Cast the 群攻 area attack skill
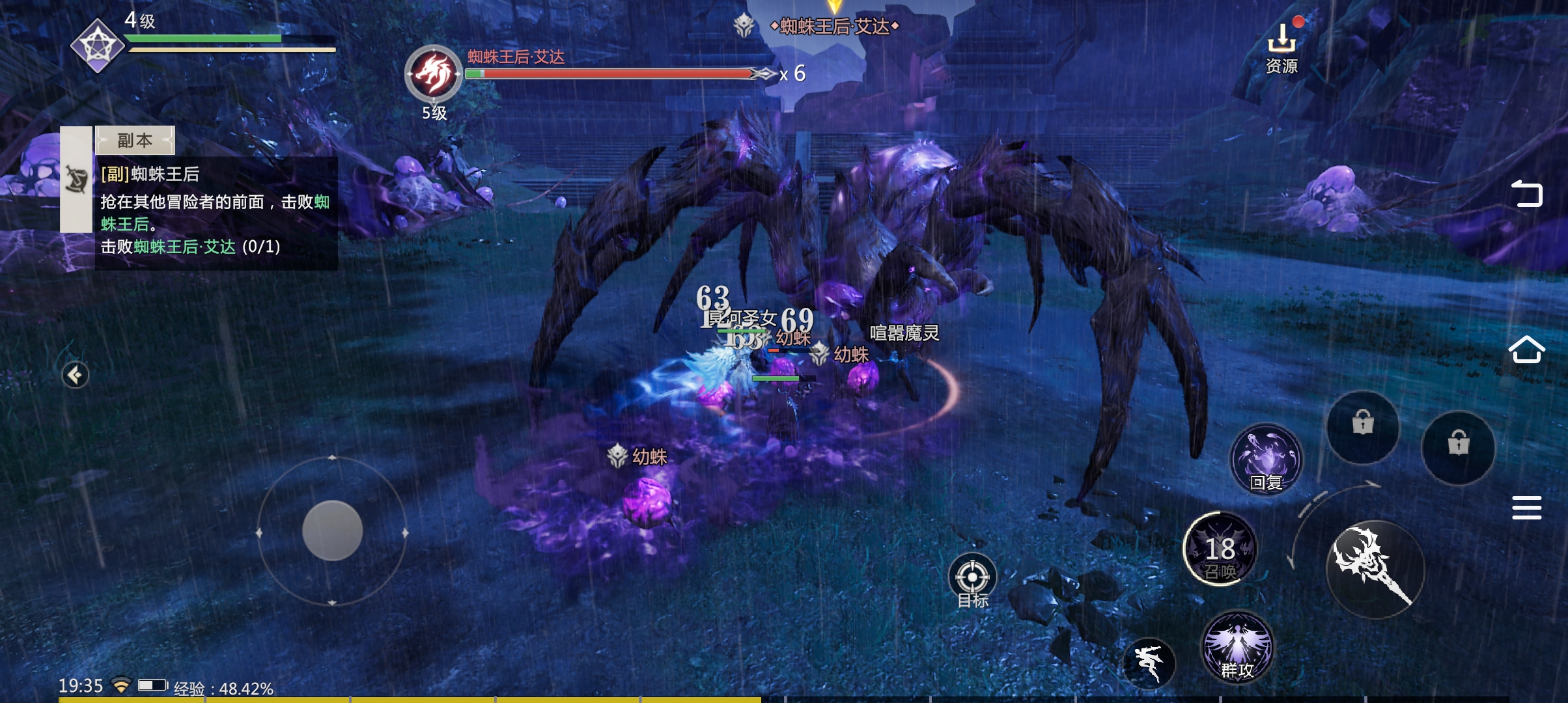The height and width of the screenshot is (703, 1568). 1237,646
